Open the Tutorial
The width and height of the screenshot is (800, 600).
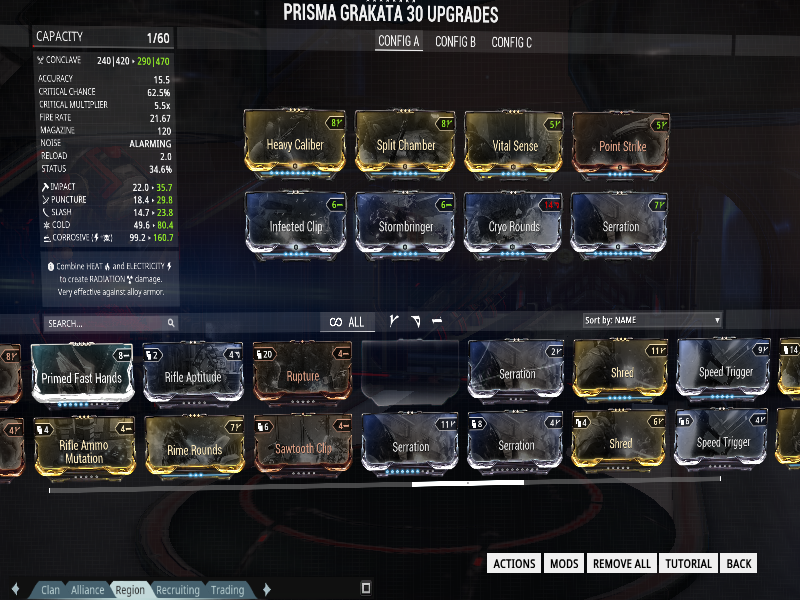[x=688, y=563]
